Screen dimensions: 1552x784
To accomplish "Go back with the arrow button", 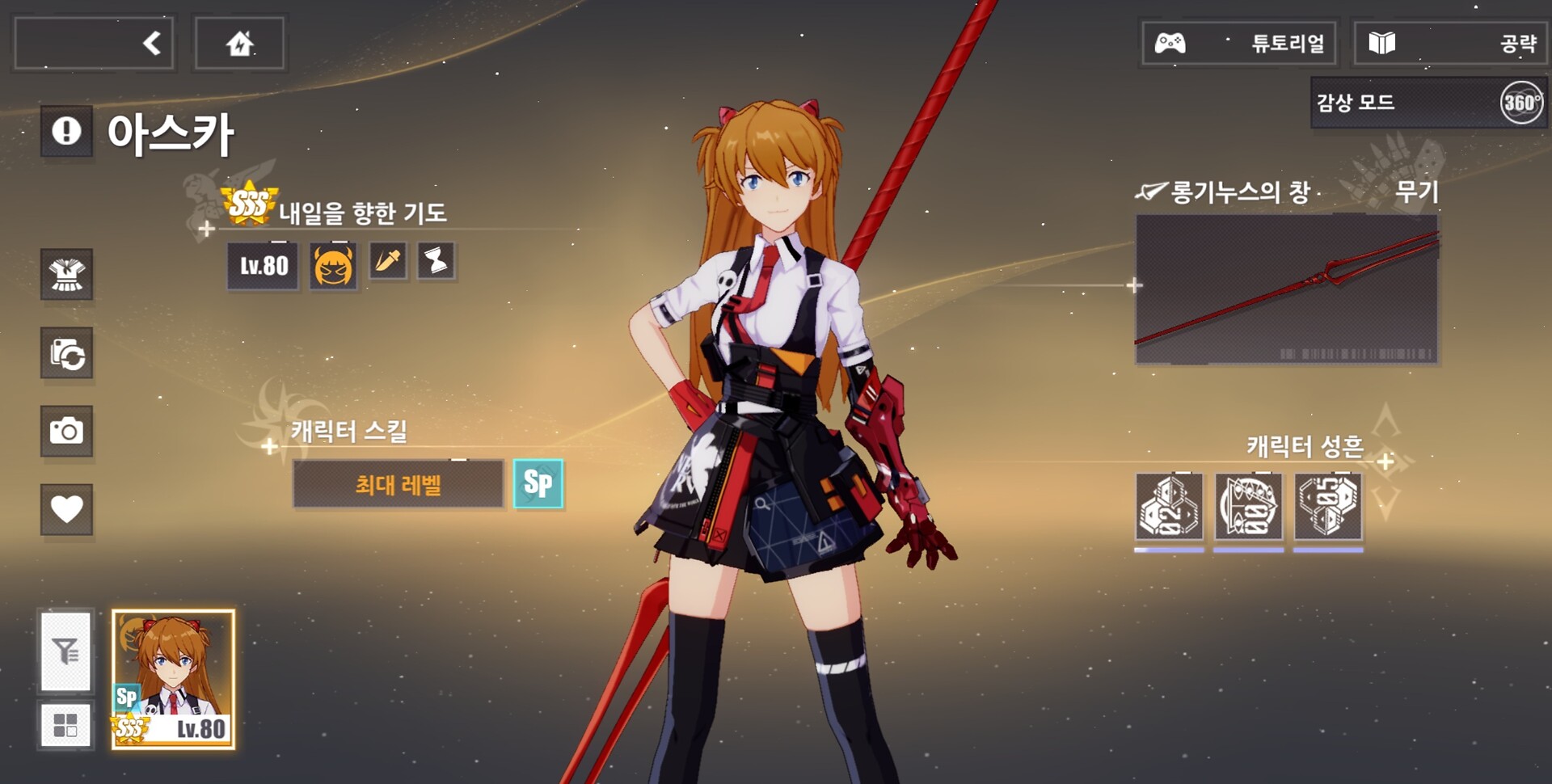I will point(95,43).
